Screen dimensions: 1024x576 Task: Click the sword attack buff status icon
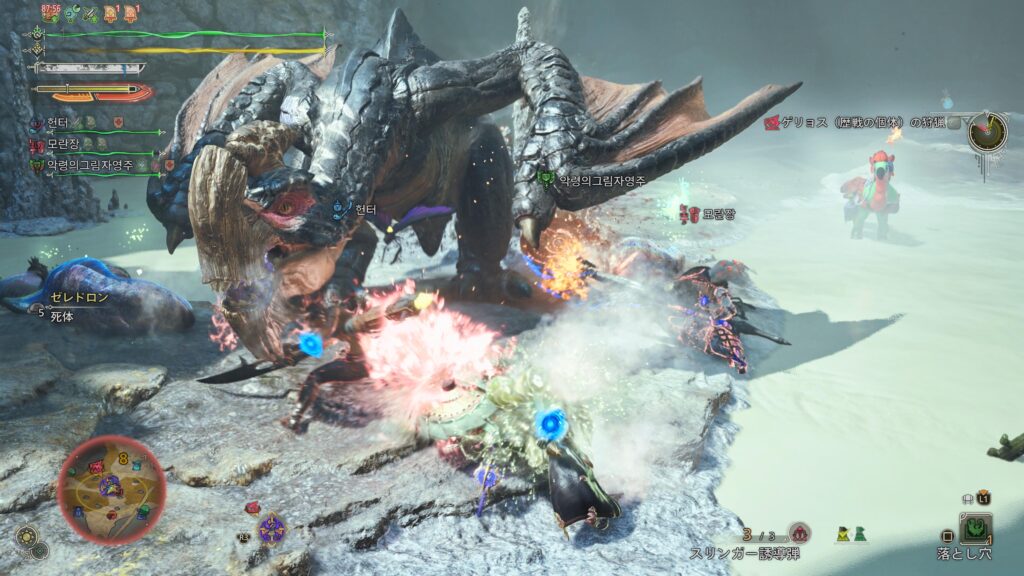click(x=91, y=13)
